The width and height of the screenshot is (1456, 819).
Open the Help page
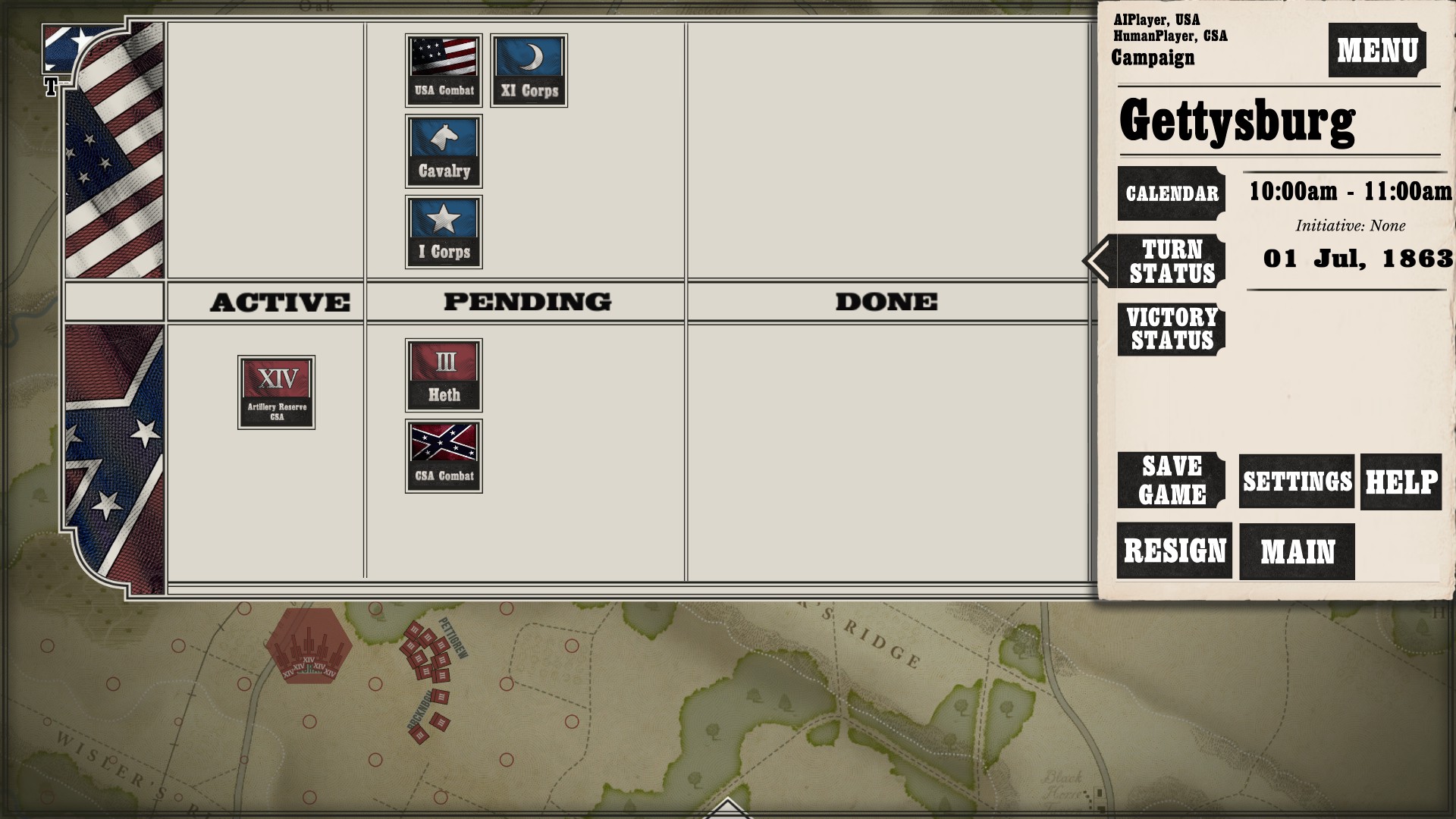(1401, 482)
